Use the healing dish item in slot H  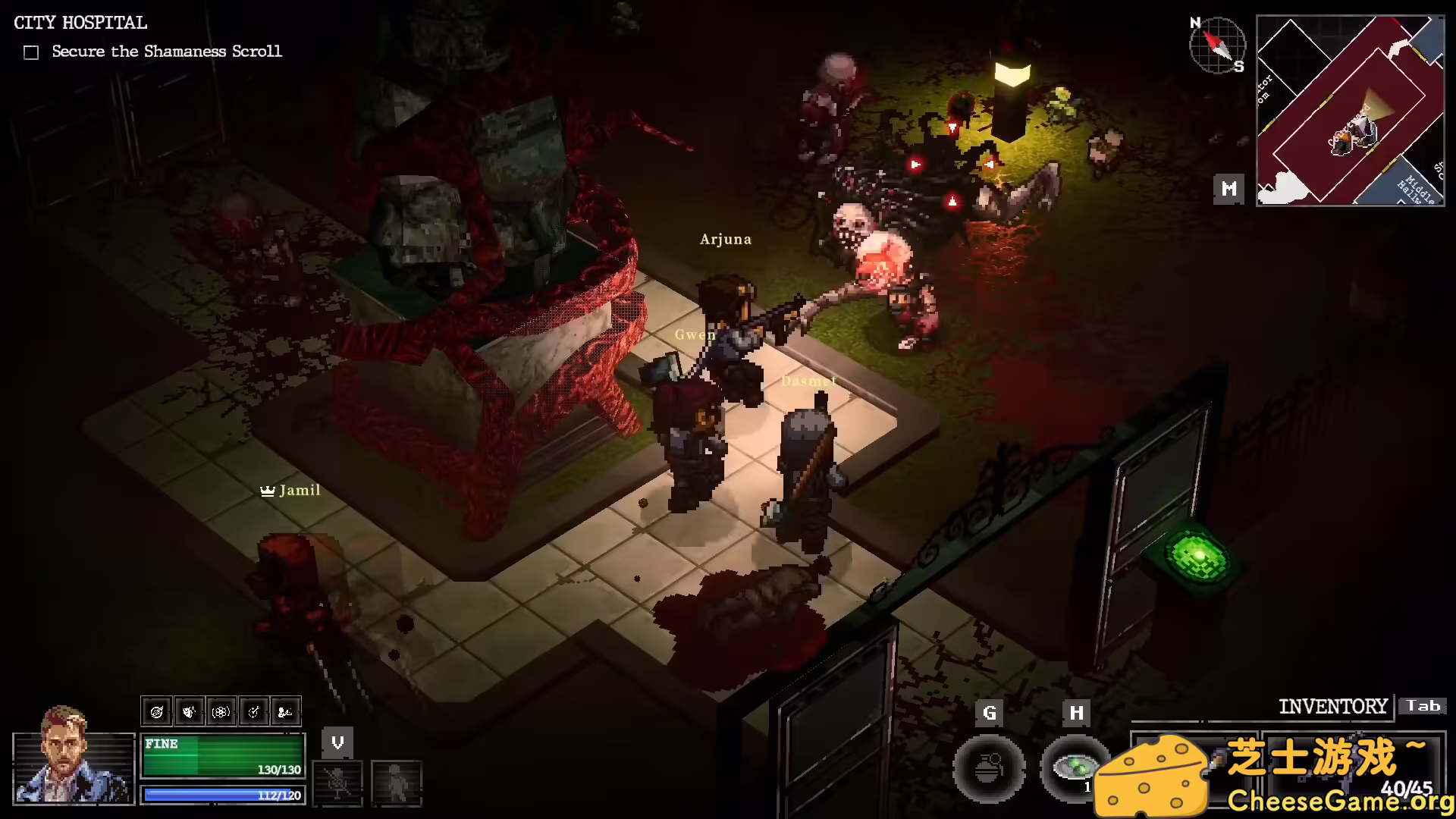pos(1075,769)
